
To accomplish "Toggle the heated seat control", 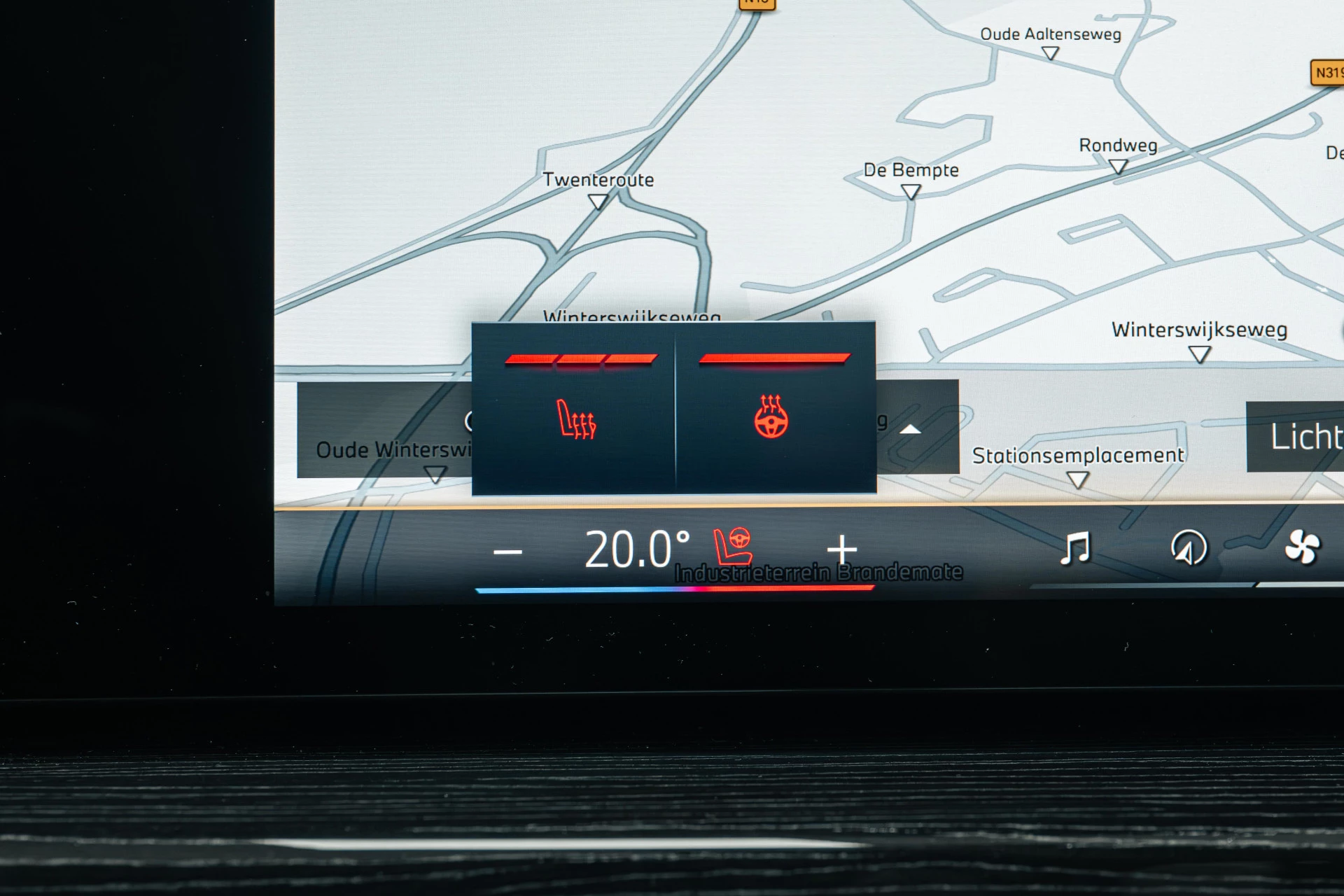I will click(x=575, y=419).
